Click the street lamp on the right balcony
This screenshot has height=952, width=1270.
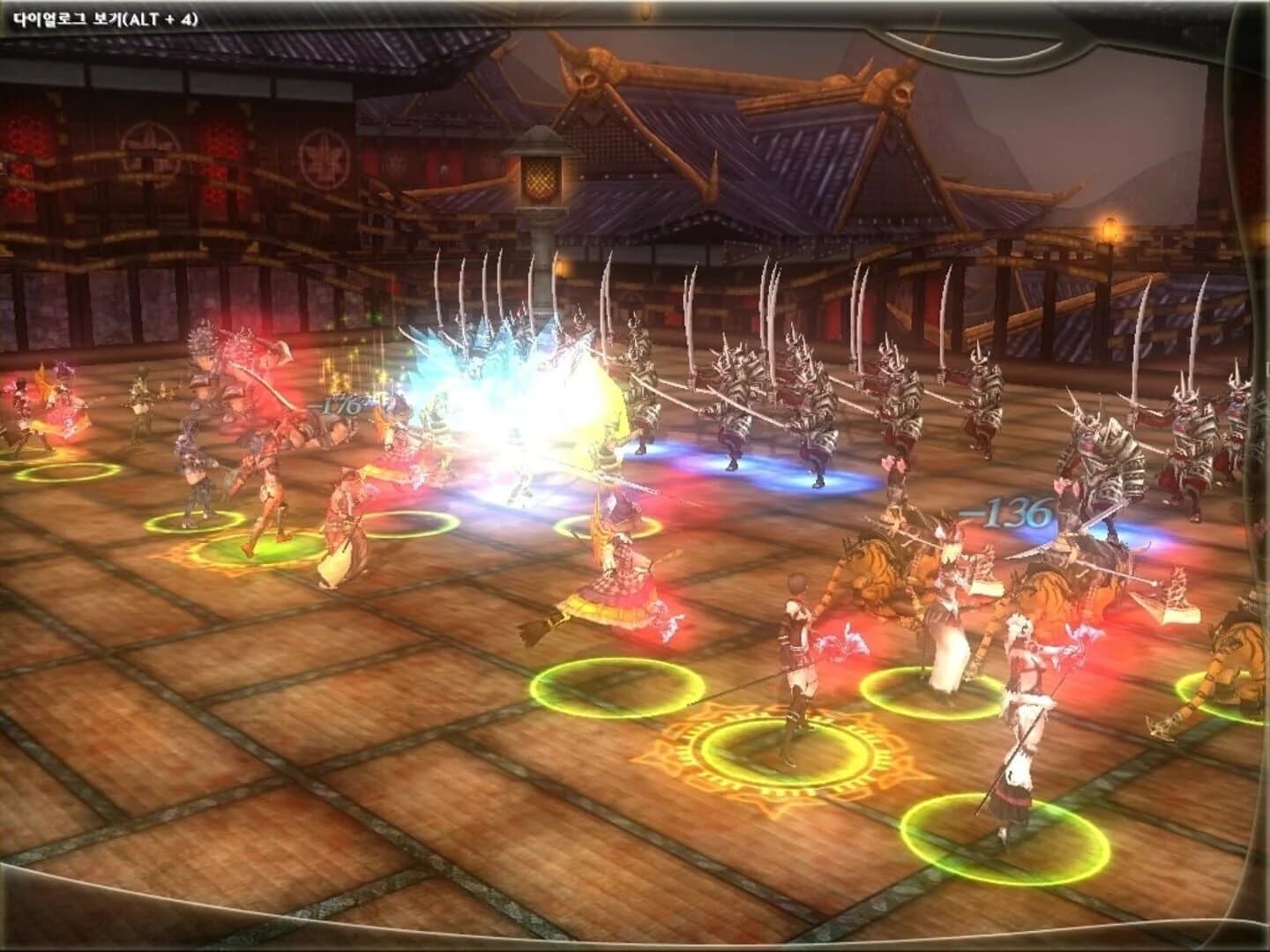click(x=1108, y=227)
